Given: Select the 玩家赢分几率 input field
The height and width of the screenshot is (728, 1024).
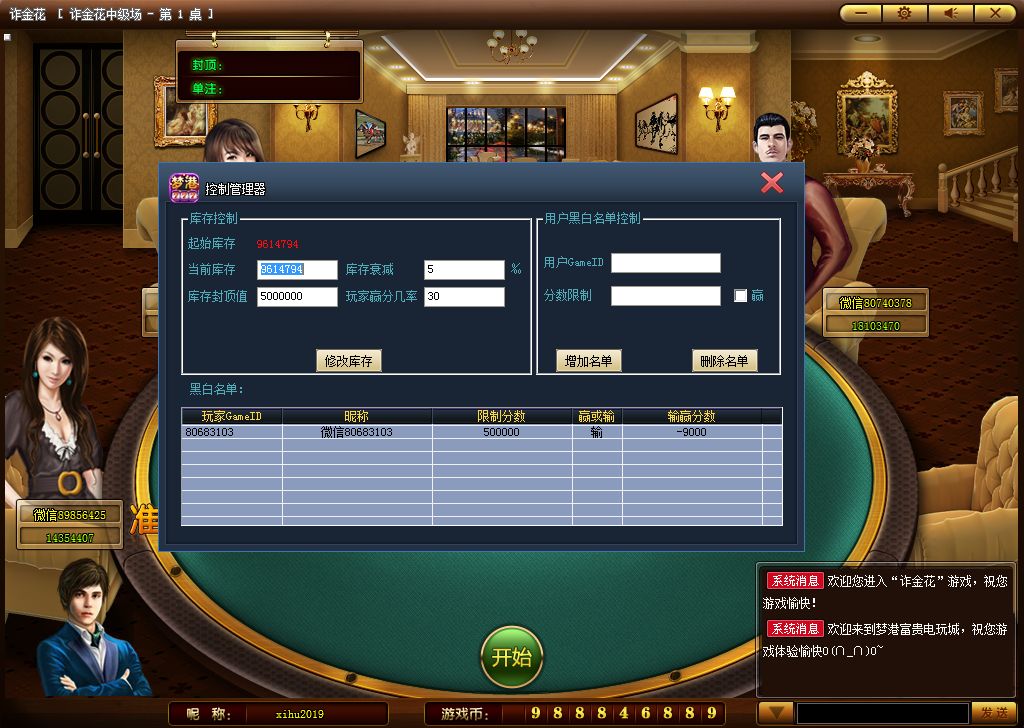Looking at the screenshot, I should 464,297.
